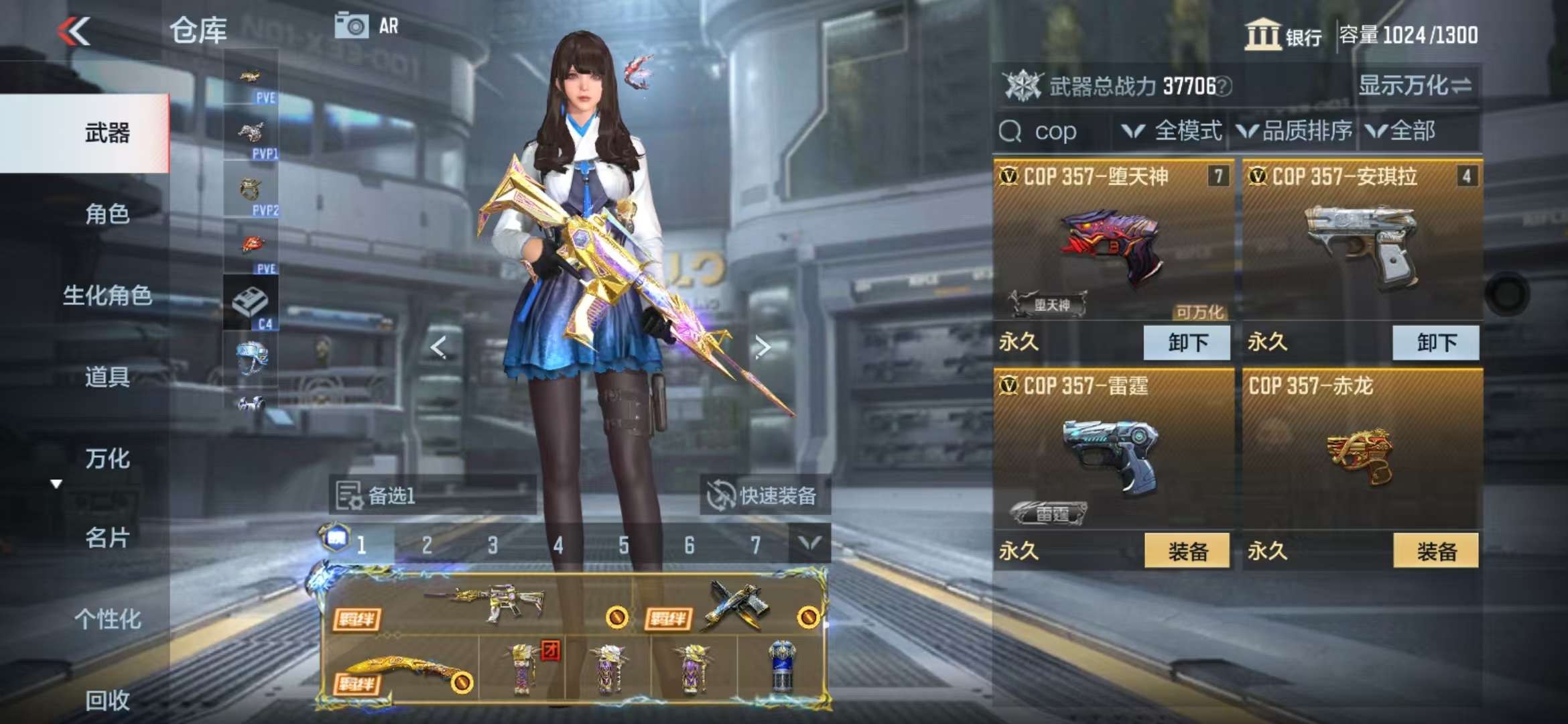This screenshot has height=724, width=1568.
Task: Unequip the COP 357-安琪拉 pistol
Action: pos(1435,343)
